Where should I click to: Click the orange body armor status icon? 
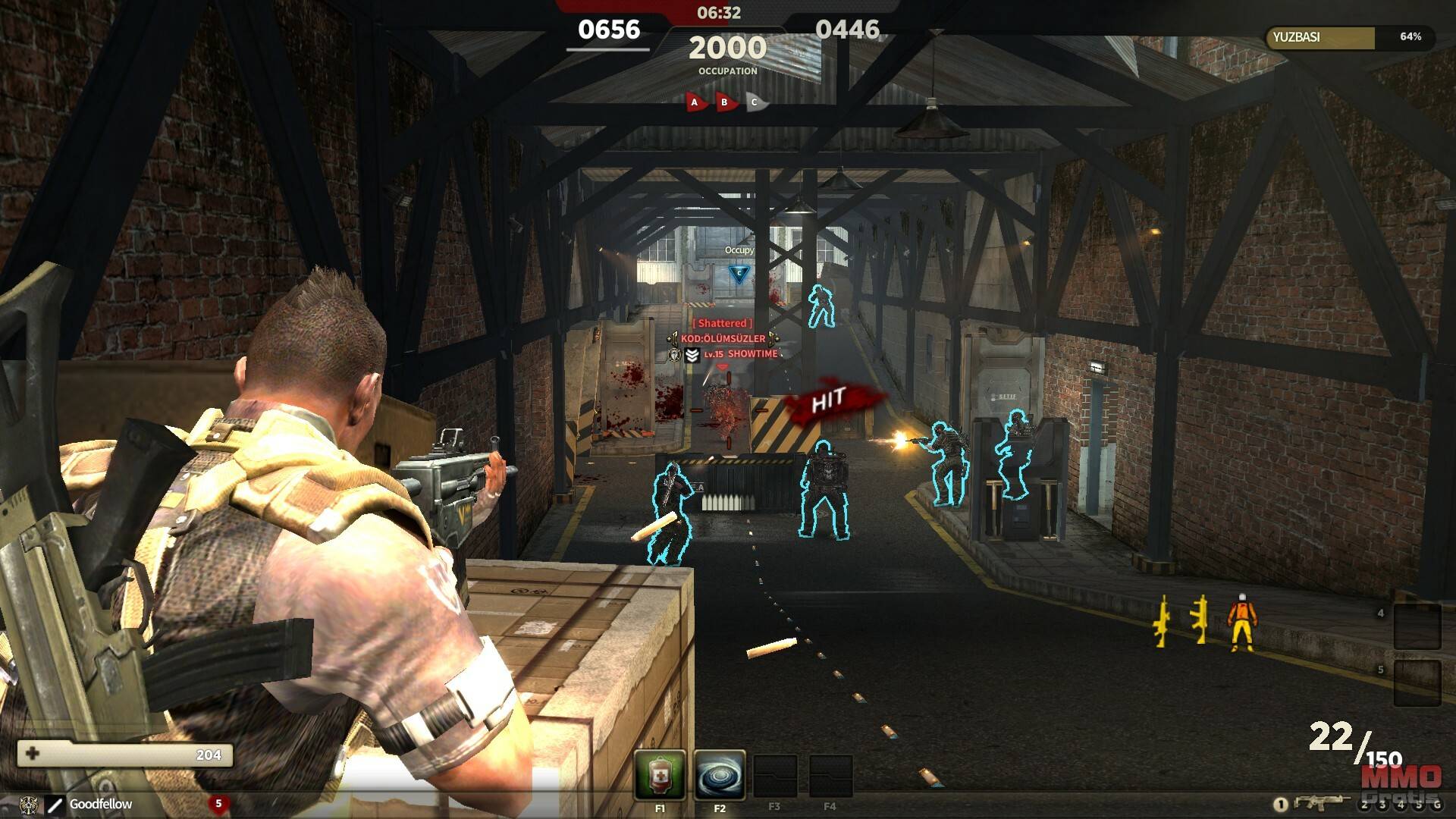pyautogui.click(x=1241, y=623)
